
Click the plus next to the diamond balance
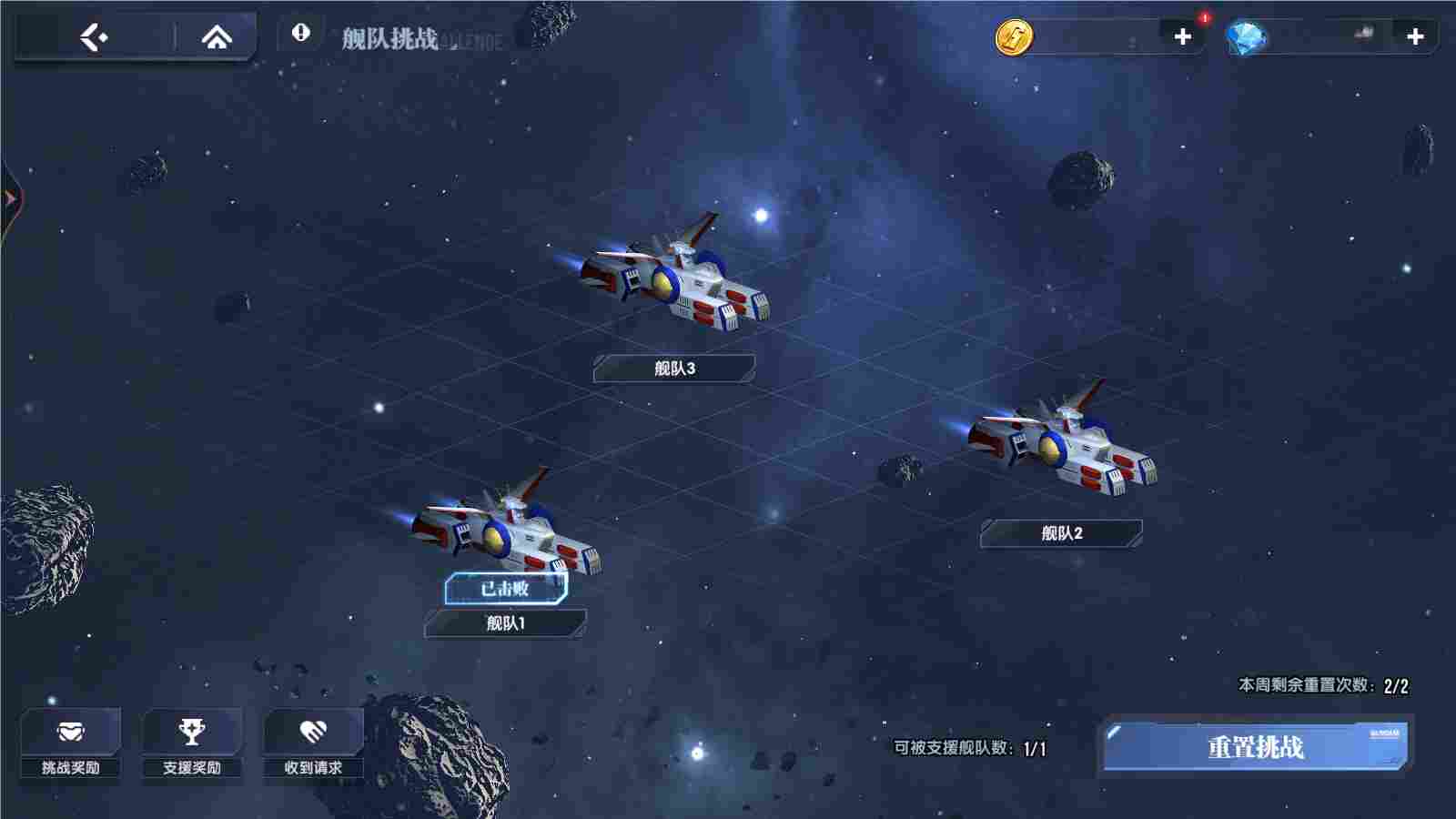point(1414,37)
